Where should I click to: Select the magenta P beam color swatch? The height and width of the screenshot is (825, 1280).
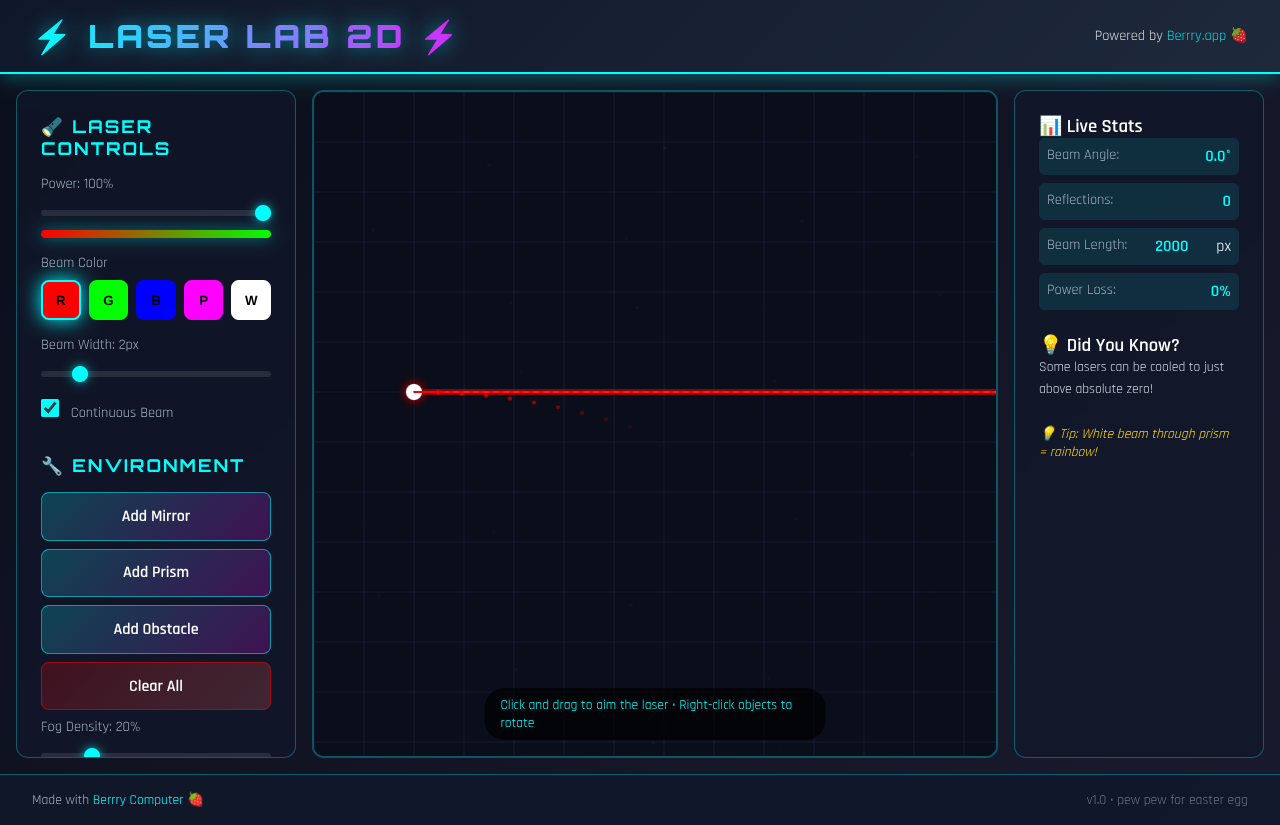(203, 300)
